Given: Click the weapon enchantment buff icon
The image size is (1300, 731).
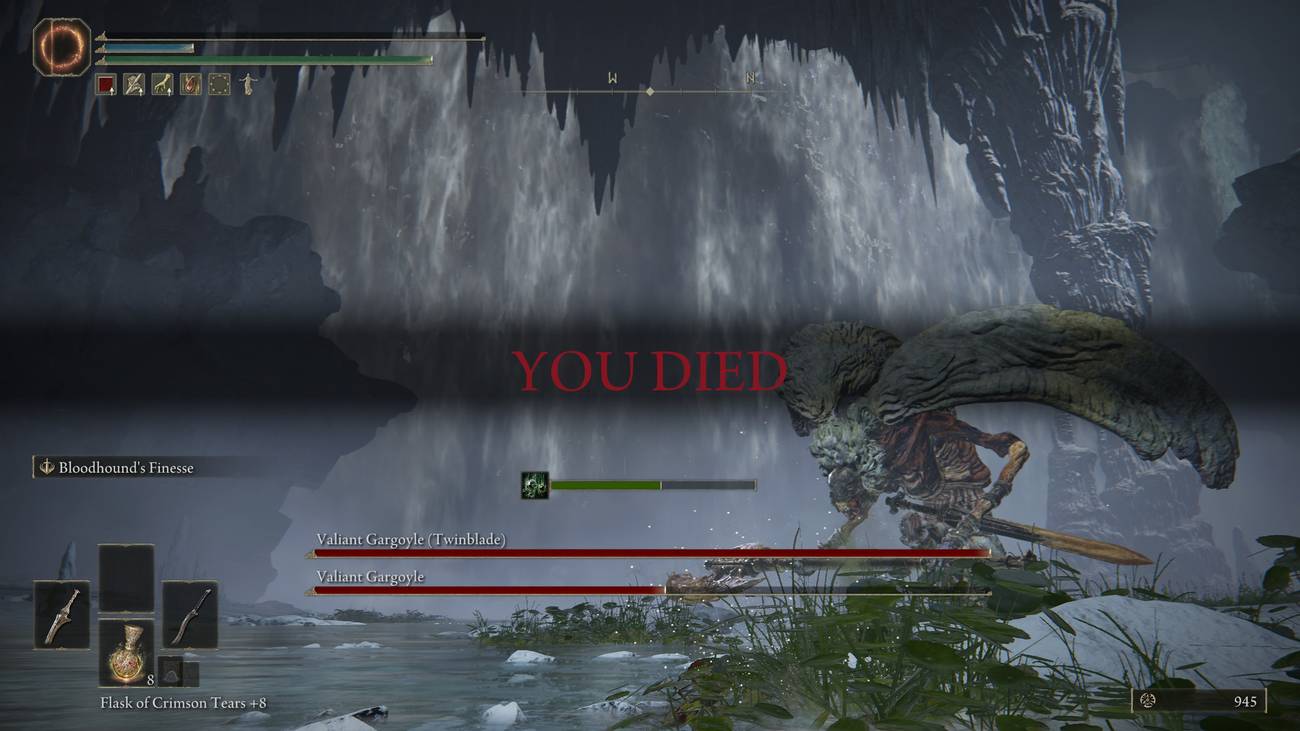Looking at the screenshot, I should pyautogui.click(x=133, y=84).
